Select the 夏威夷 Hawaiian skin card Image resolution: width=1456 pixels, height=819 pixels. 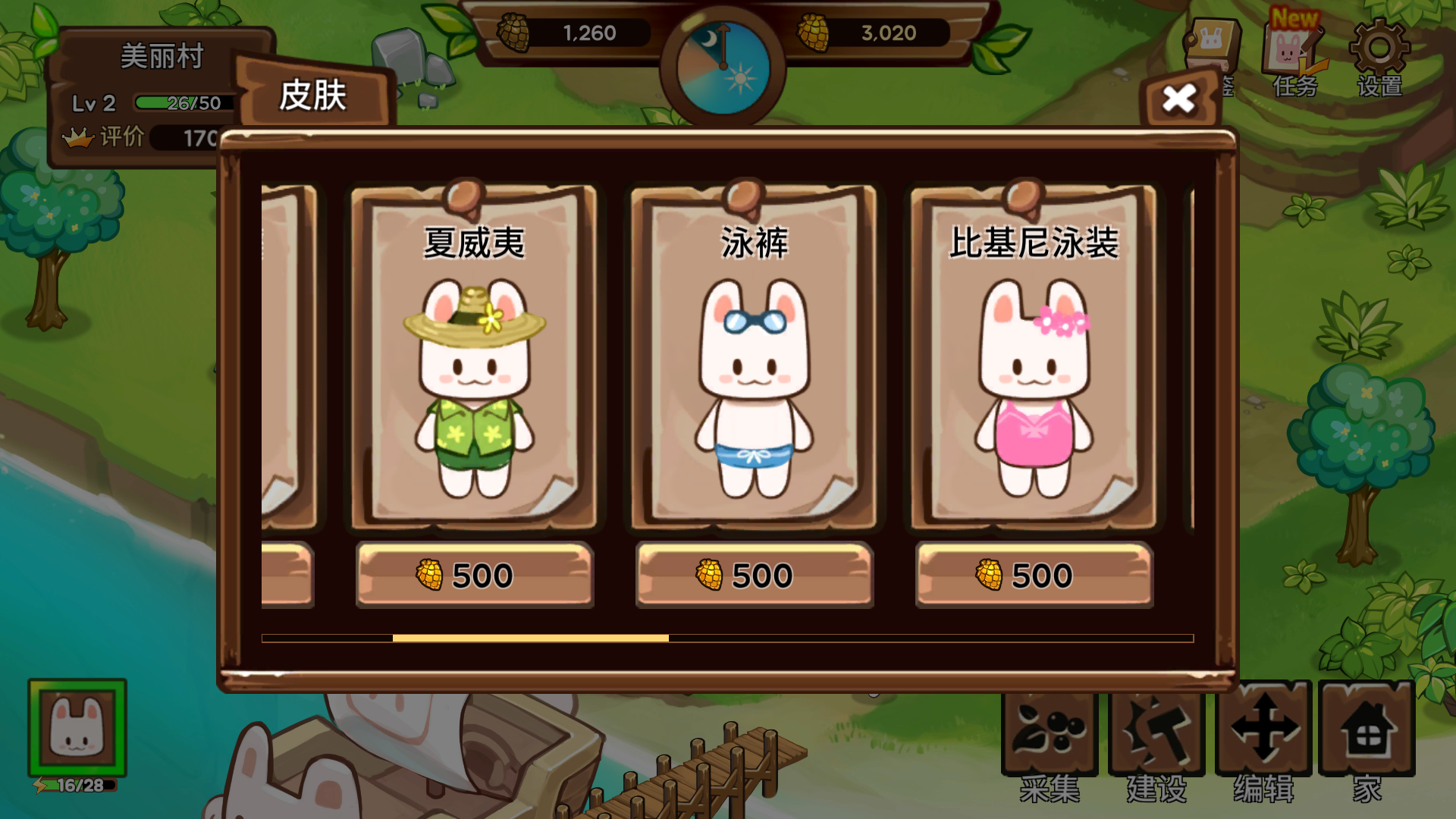[474, 356]
